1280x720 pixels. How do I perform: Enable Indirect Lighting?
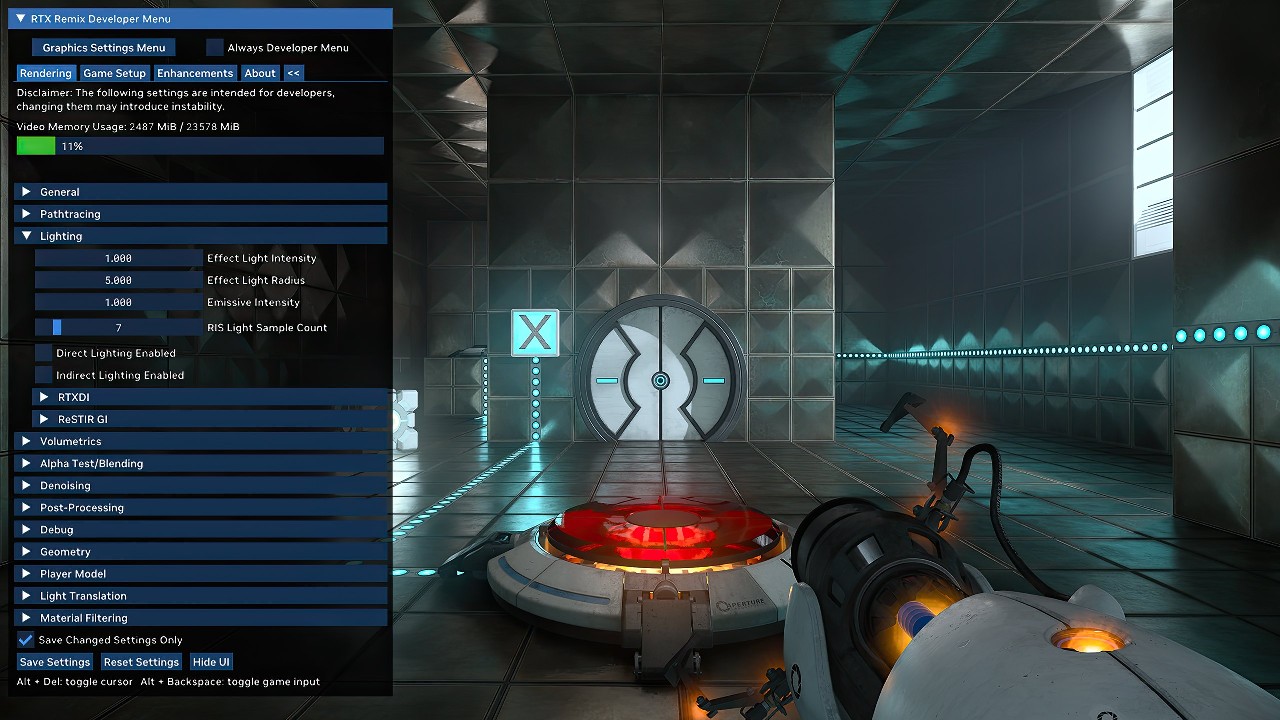pos(41,375)
